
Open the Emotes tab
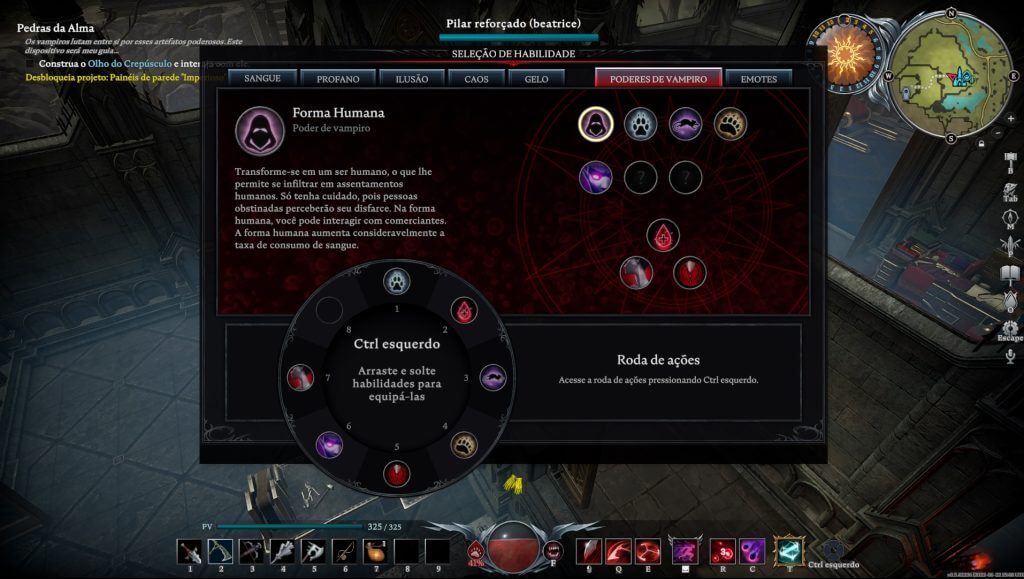click(x=758, y=78)
